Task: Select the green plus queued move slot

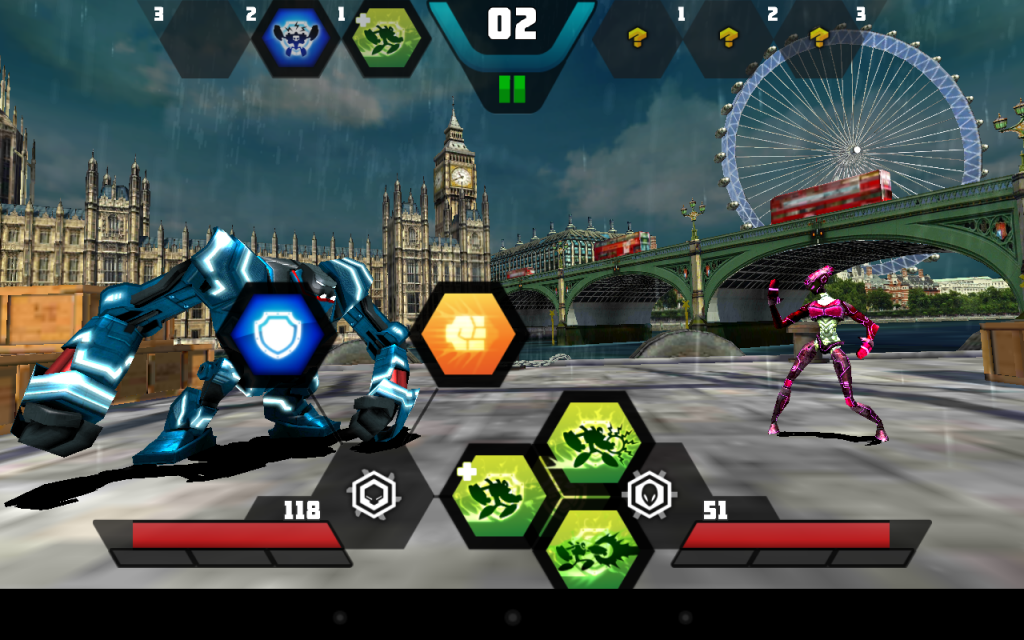Action: (386, 38)
